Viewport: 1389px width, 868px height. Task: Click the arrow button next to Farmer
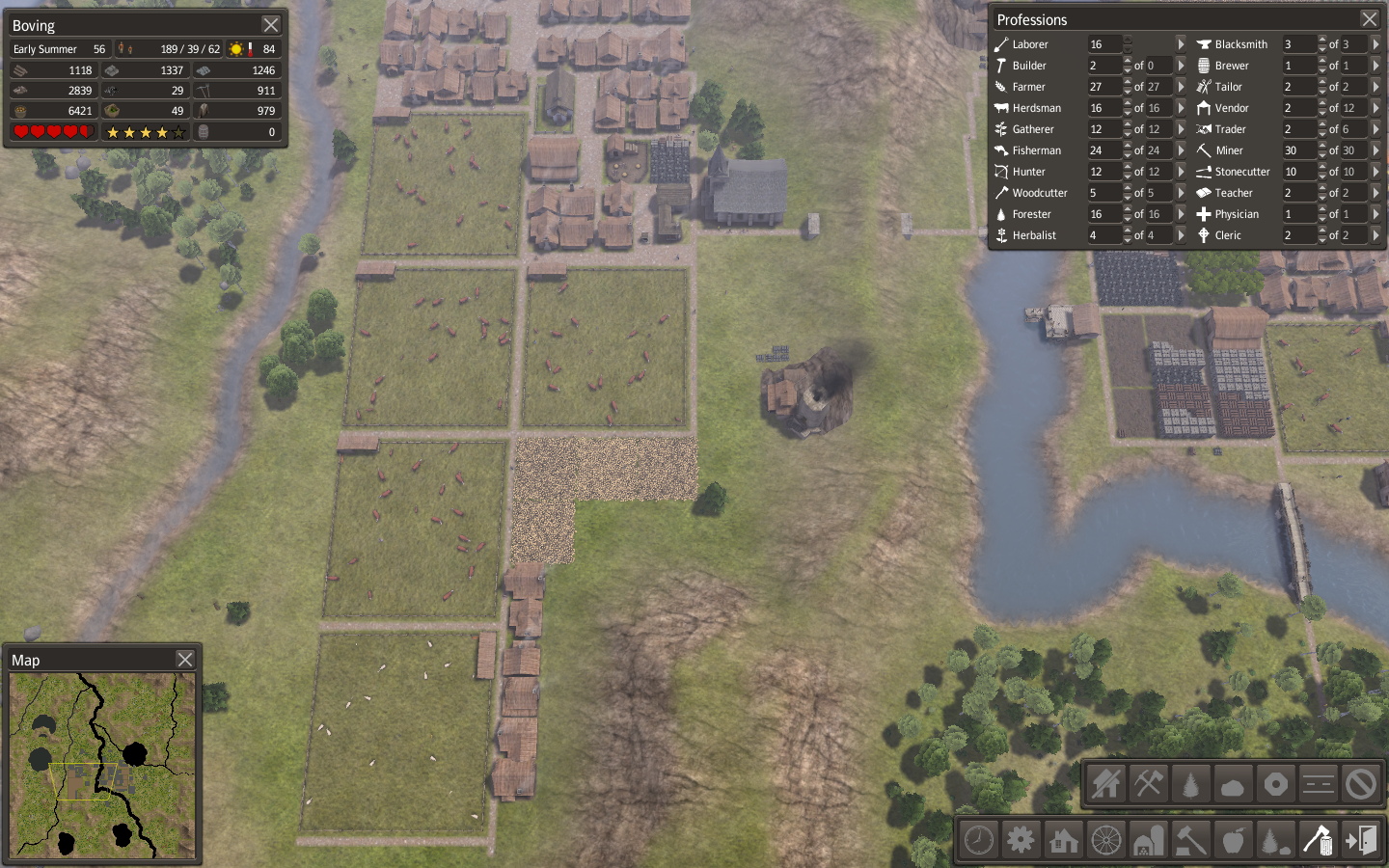1181,87
